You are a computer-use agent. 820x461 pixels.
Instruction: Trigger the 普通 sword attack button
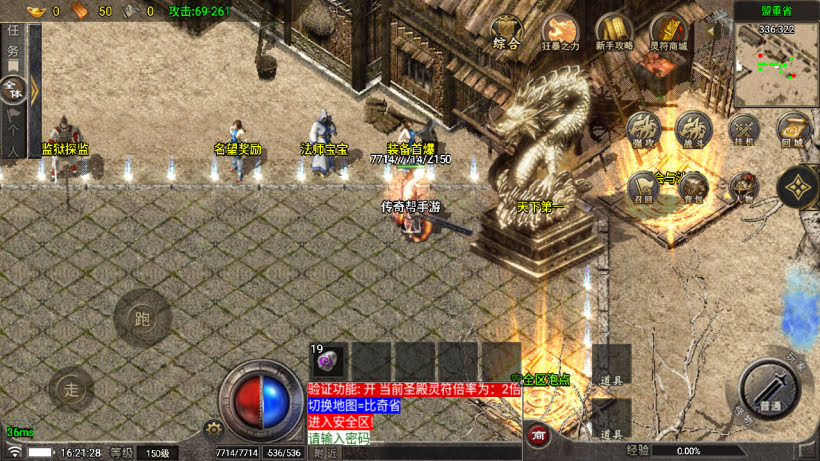770,387
